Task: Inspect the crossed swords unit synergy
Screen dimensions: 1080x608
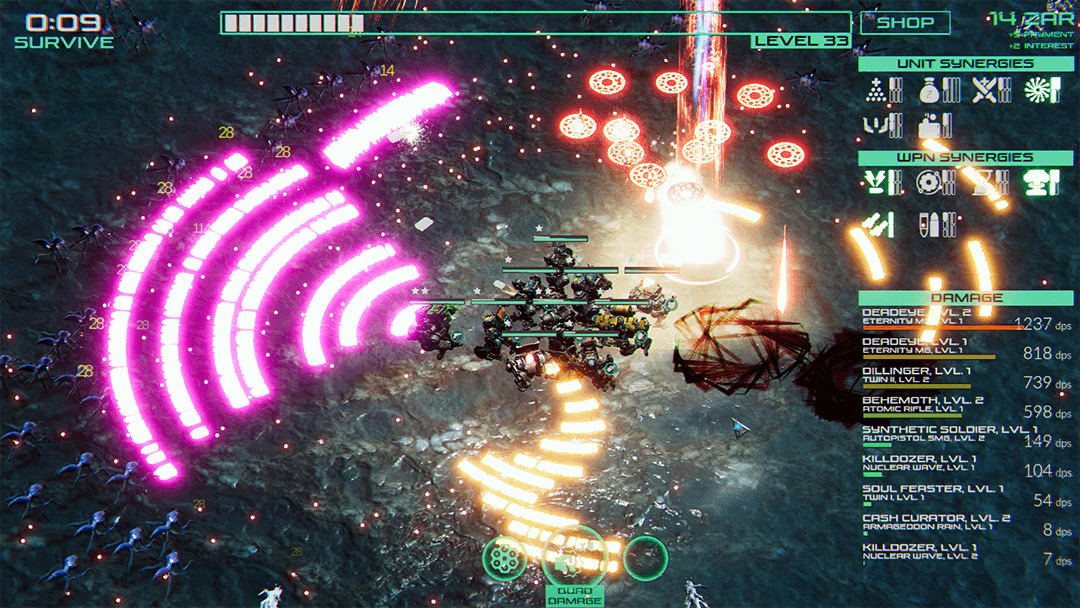Action: click(986, 91)
